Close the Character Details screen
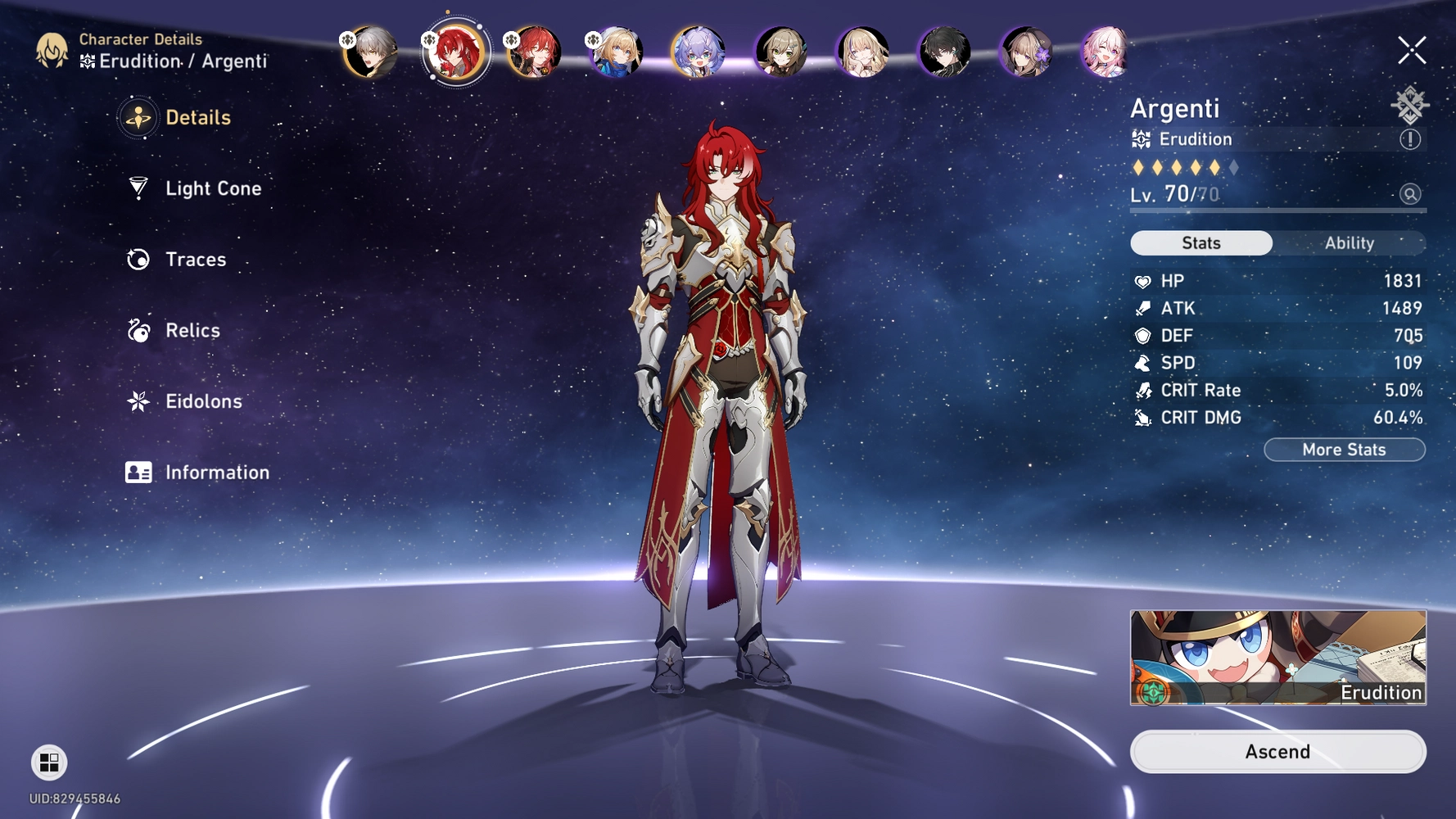 tap(1413, 49)
